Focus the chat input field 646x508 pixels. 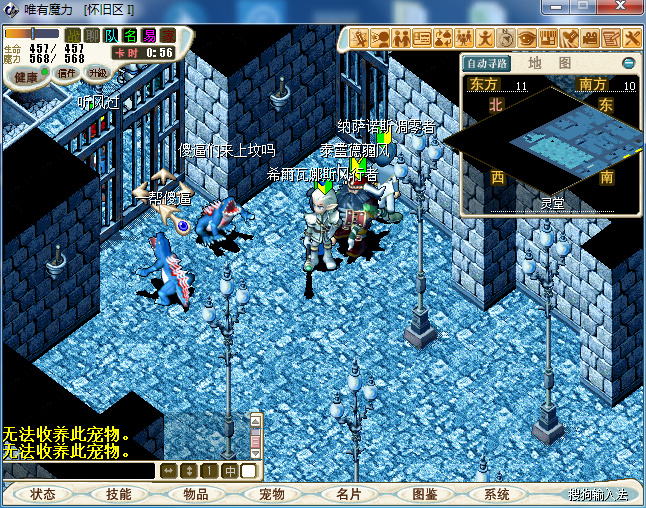click(x=78, y=470)
